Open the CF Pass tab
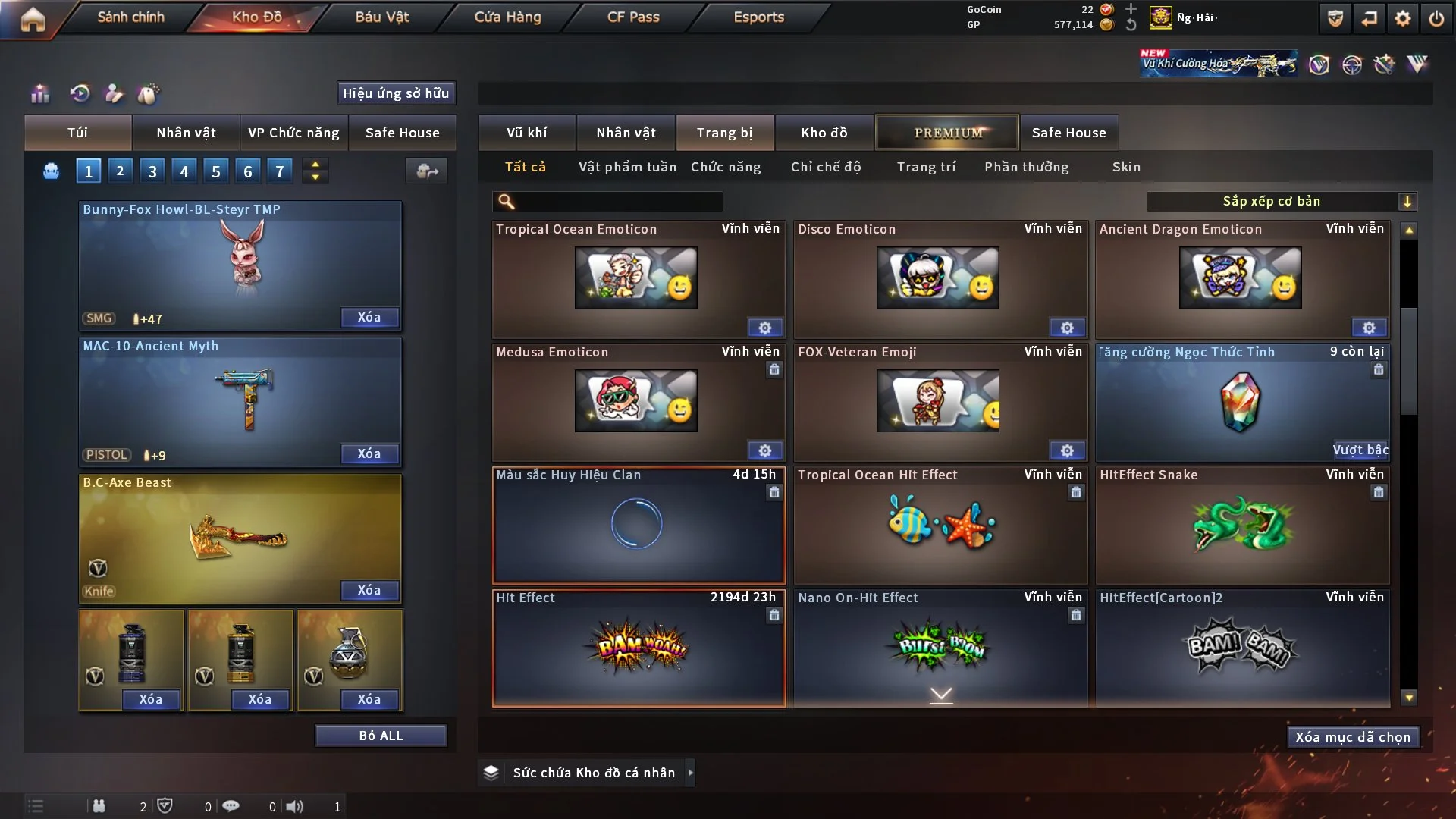Image resolution: width=1456 pixels, height=819 pixels. pyautogui.click(x=633, y=17)
